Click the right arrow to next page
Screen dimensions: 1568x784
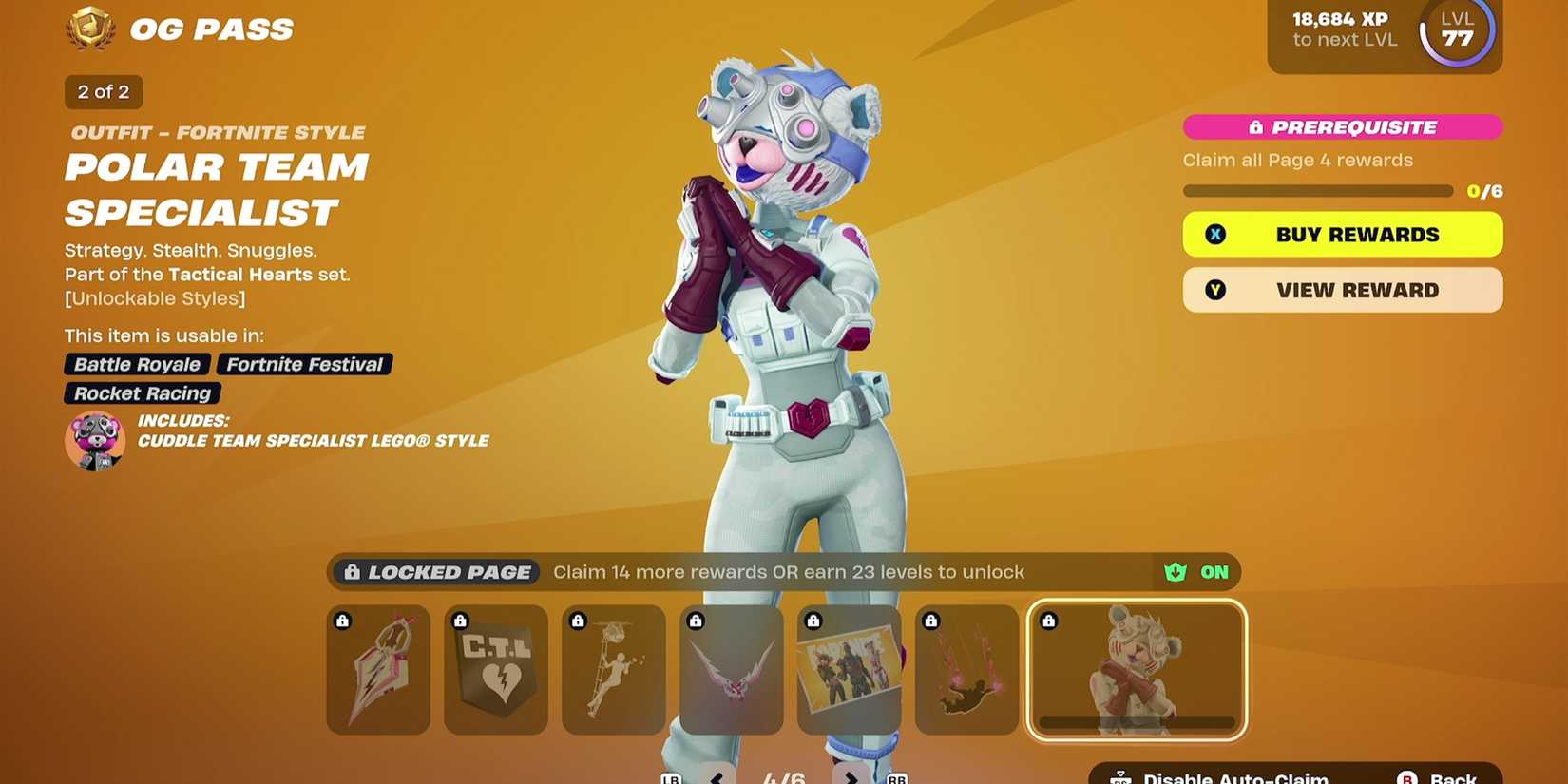coord(852,776)
